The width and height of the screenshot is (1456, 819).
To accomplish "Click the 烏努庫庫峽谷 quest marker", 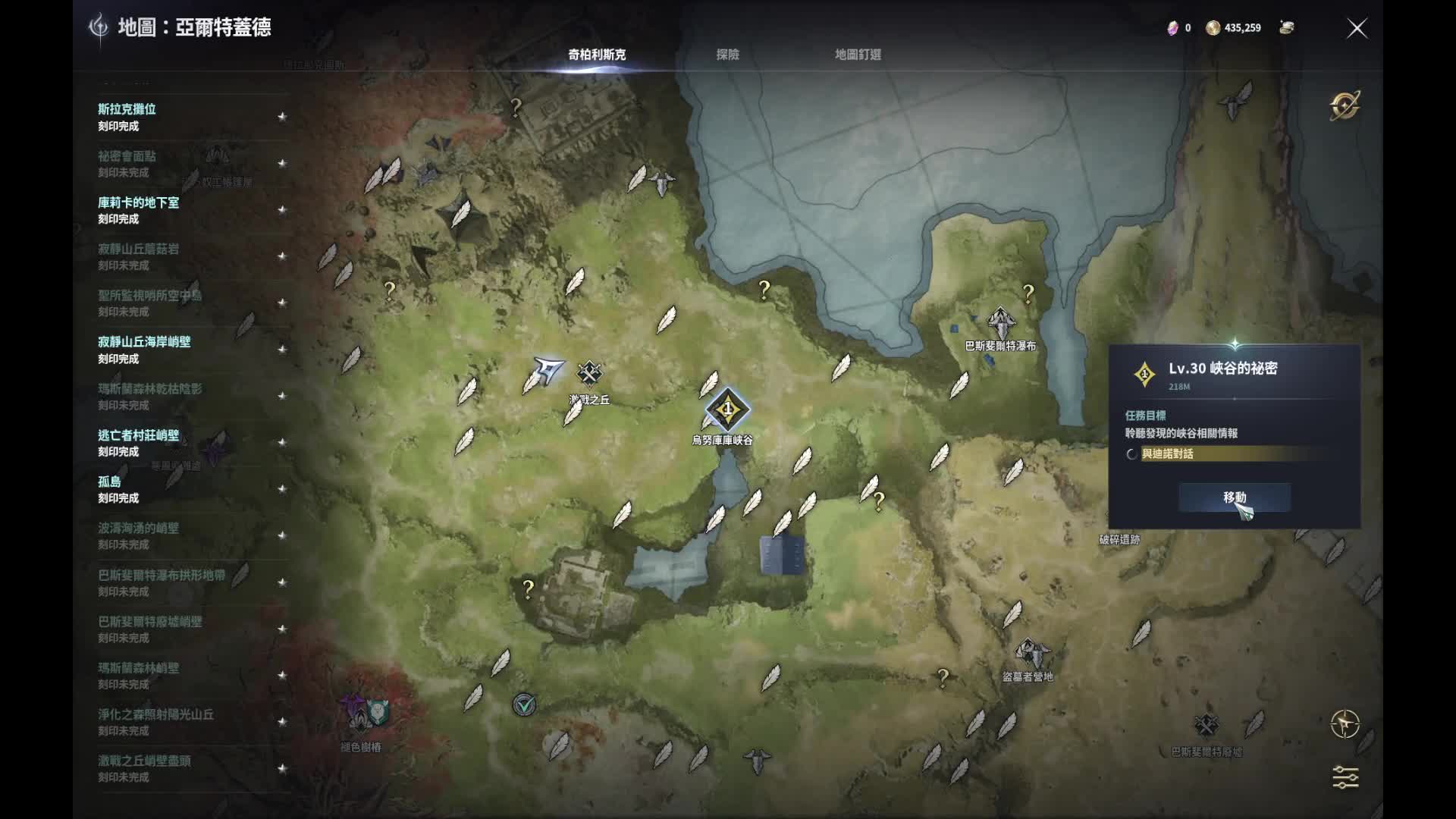I will pos(727,410).
